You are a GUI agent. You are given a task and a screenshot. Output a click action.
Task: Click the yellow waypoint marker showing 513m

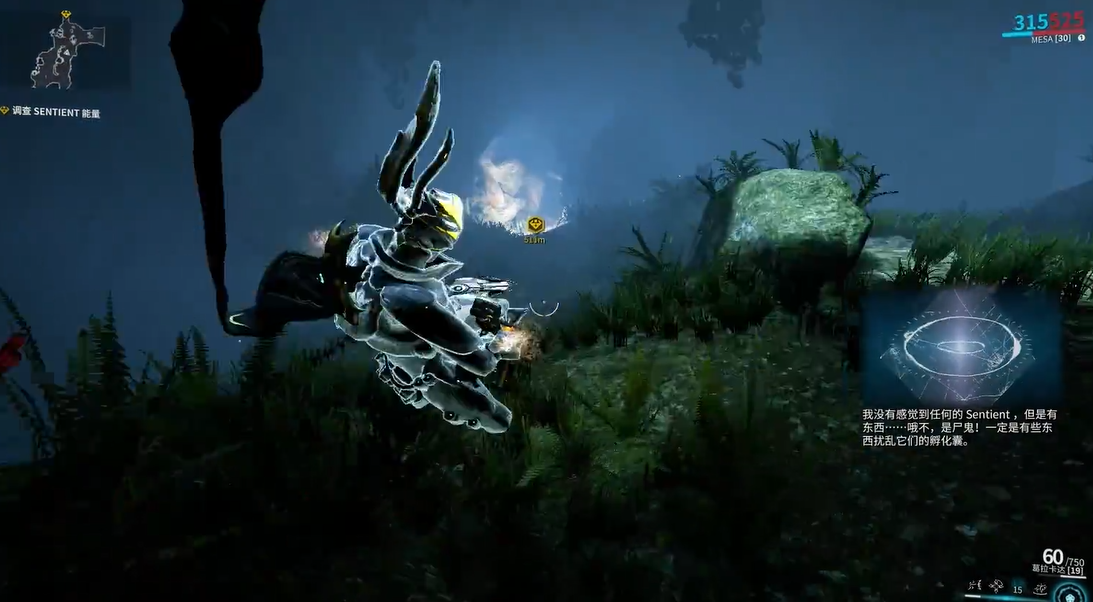pyautogui.click(x=535, y=225)
